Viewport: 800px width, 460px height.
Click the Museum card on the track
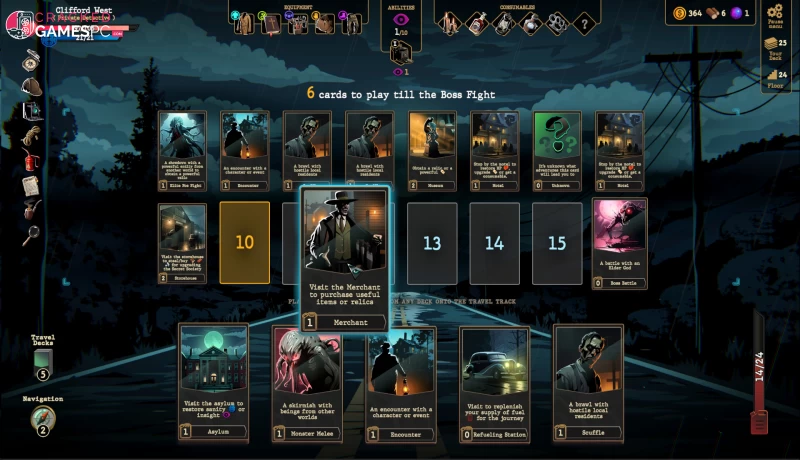pyautogui.click(x=432, y=150)
